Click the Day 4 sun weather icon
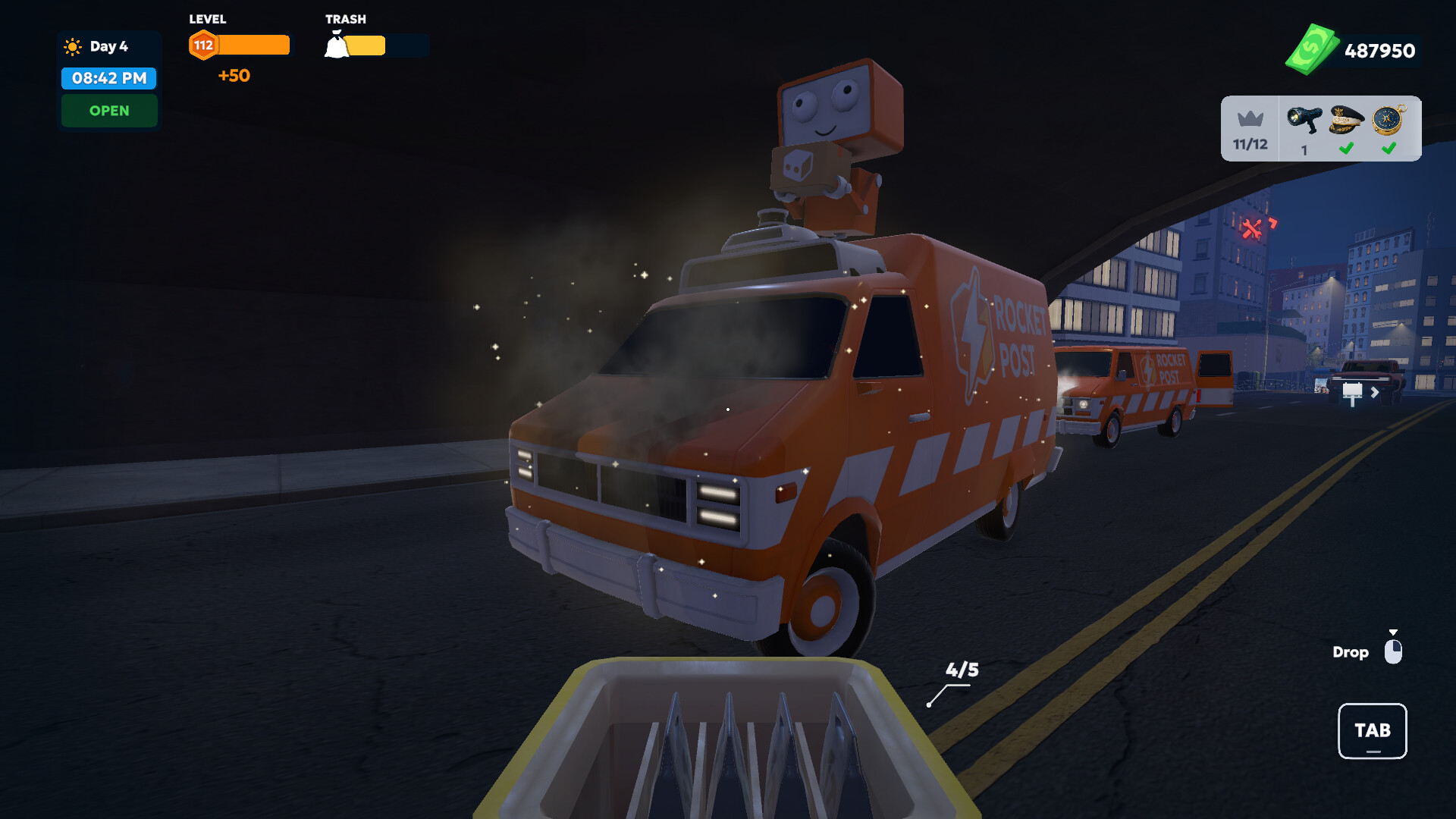Screen dimensions: 1456x819 coord(72,45)
